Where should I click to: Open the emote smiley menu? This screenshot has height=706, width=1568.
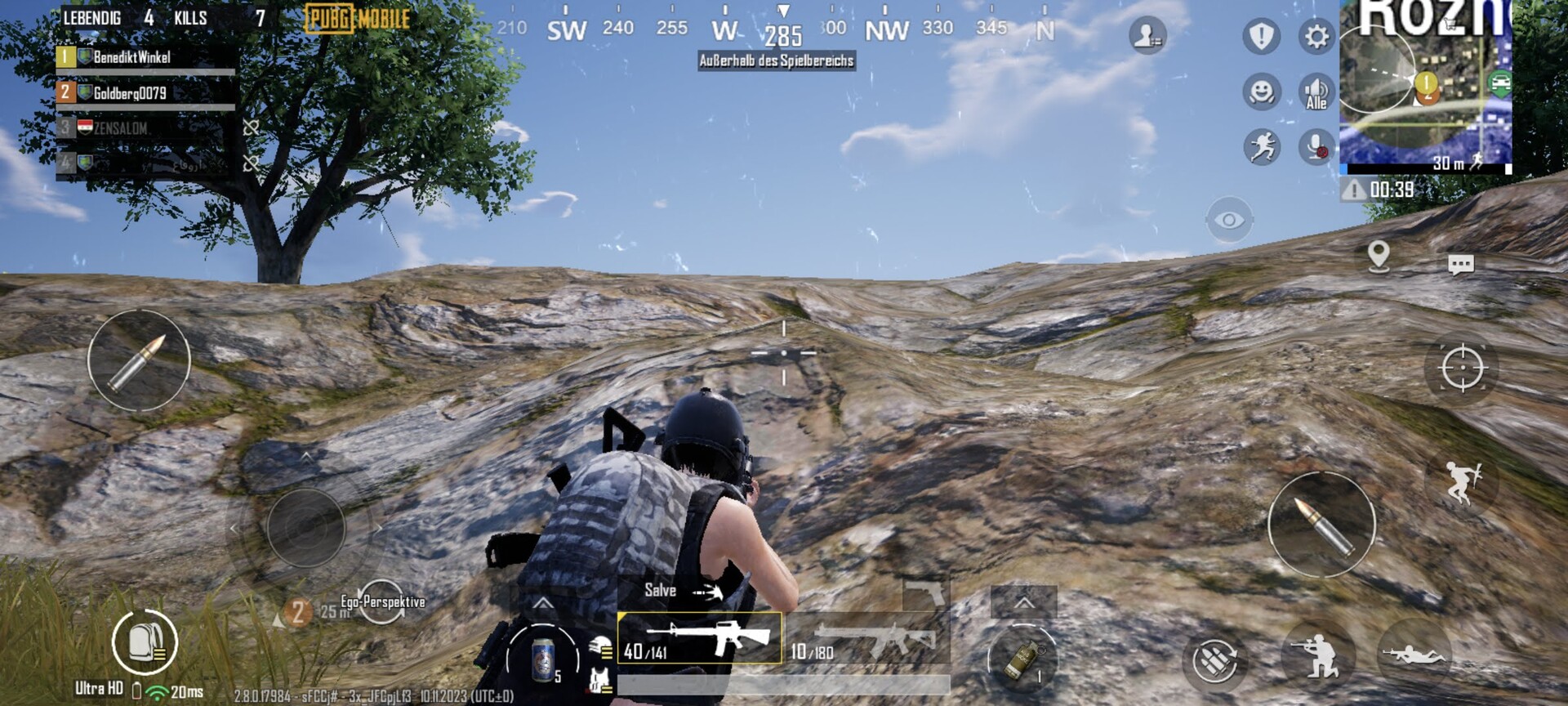(1262, 92)
